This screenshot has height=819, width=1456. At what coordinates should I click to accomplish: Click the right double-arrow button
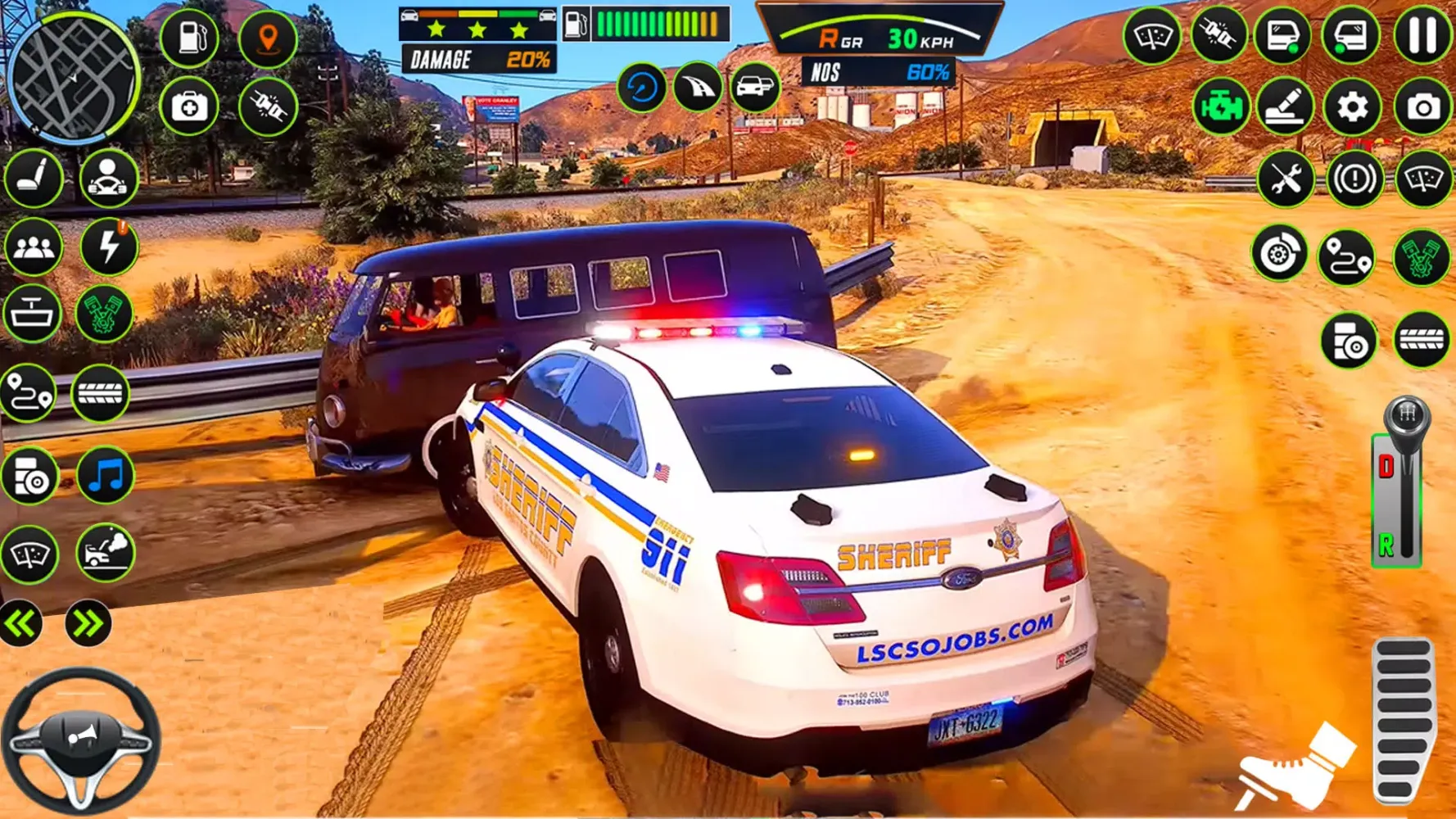coord(88,624)
